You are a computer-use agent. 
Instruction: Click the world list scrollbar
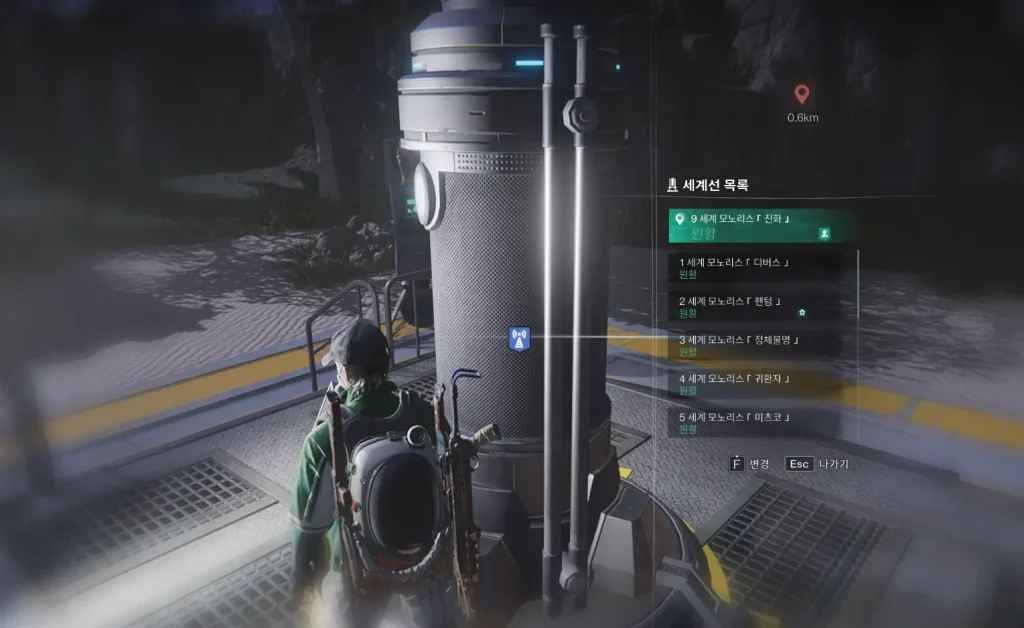coord(858,340)
